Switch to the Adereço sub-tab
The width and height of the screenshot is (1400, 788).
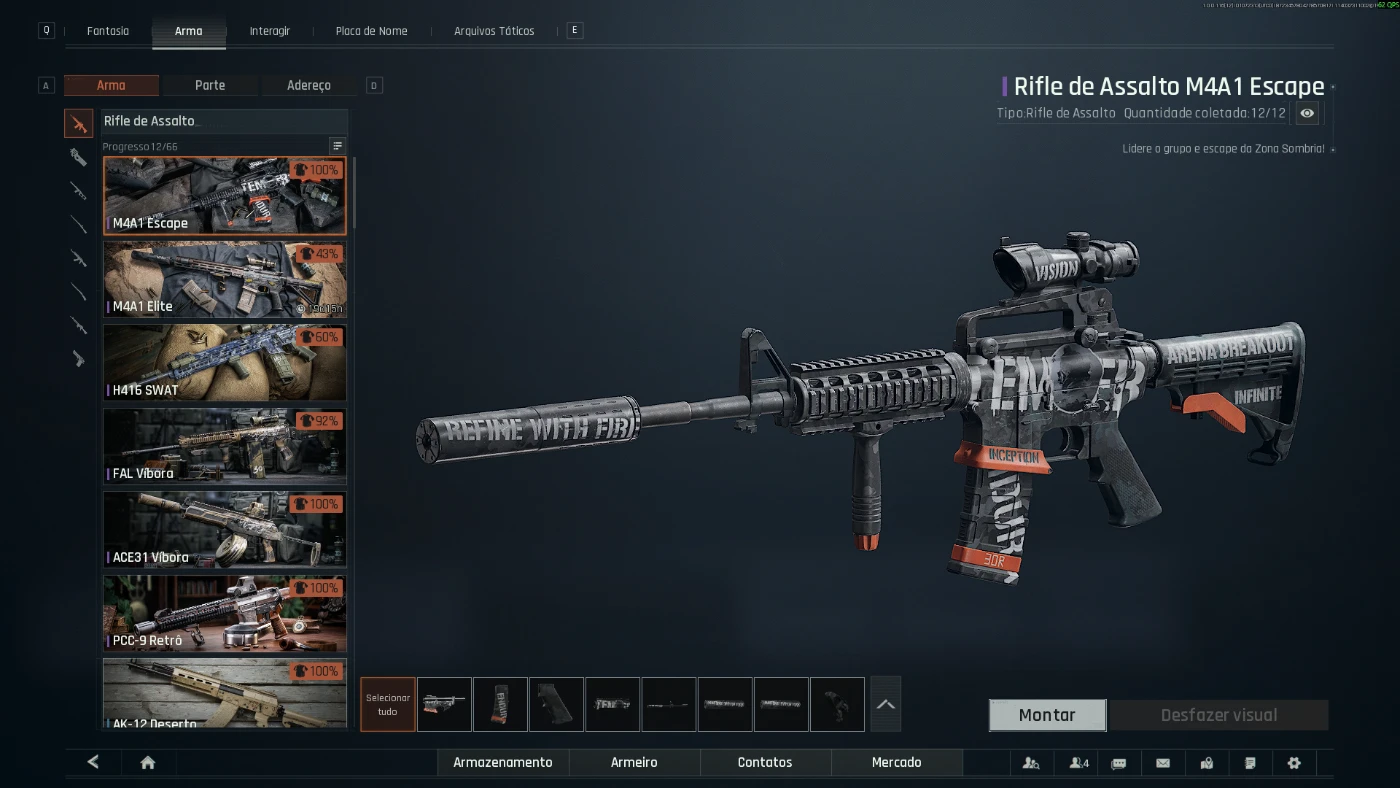click(308, 86)
